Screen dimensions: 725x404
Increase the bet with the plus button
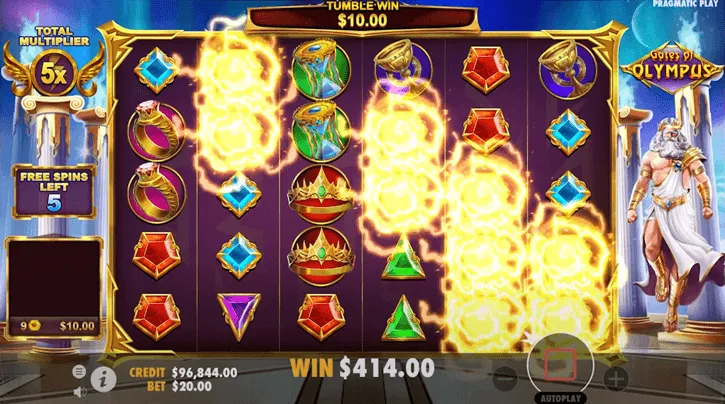tap(616, 378)
